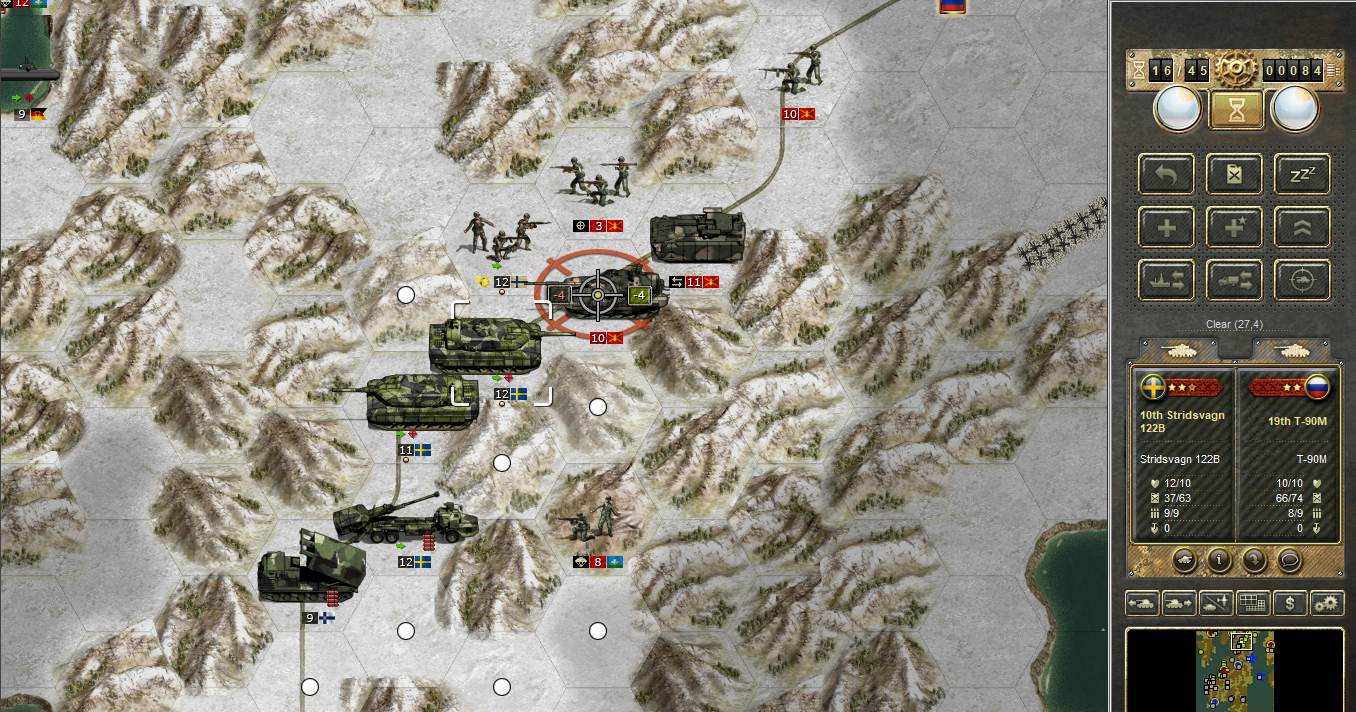Select next unit with the right-arrow tank

coord(1180,603)
